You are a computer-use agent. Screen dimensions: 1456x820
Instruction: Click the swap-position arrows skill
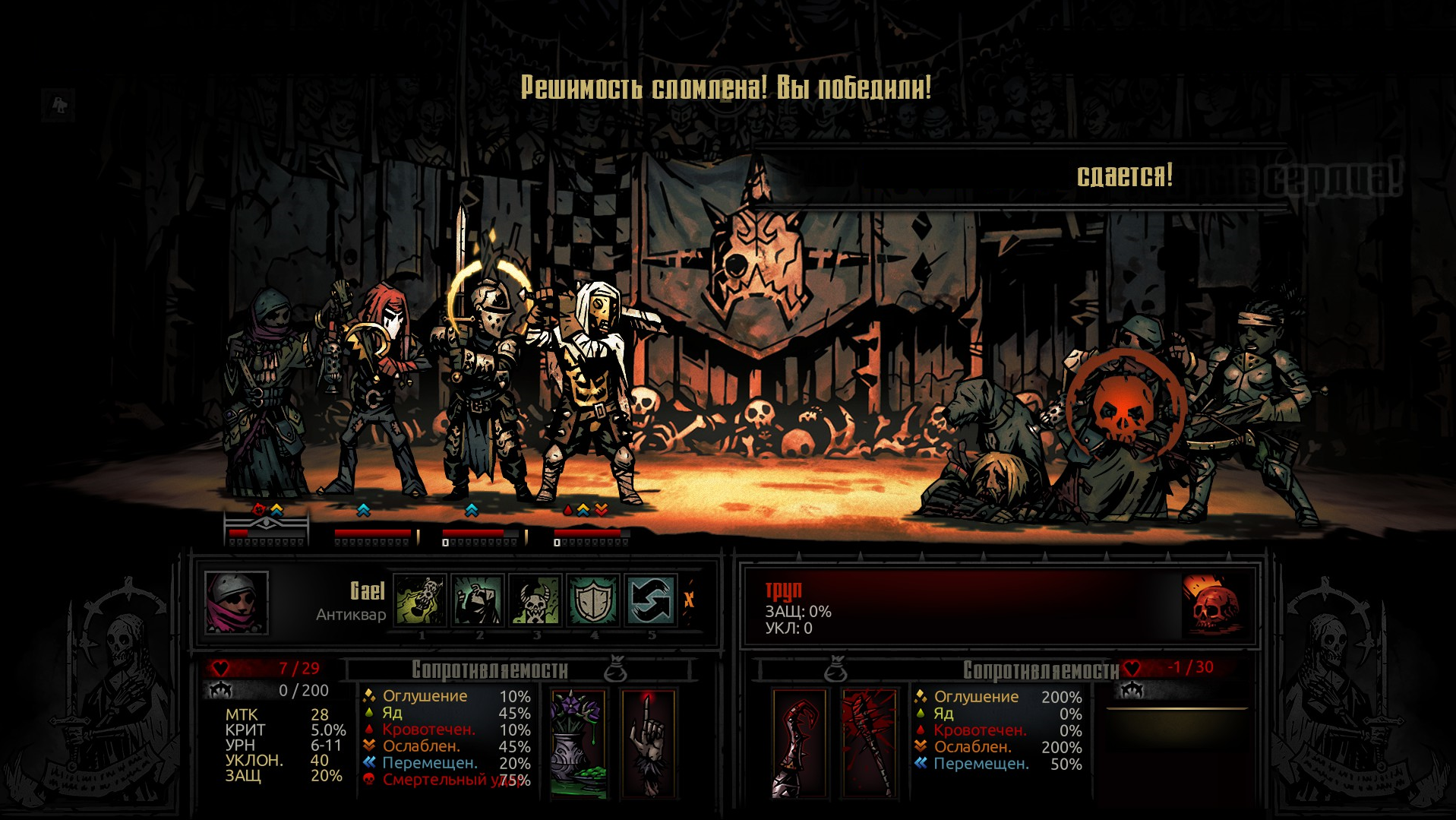click(651, 600)
